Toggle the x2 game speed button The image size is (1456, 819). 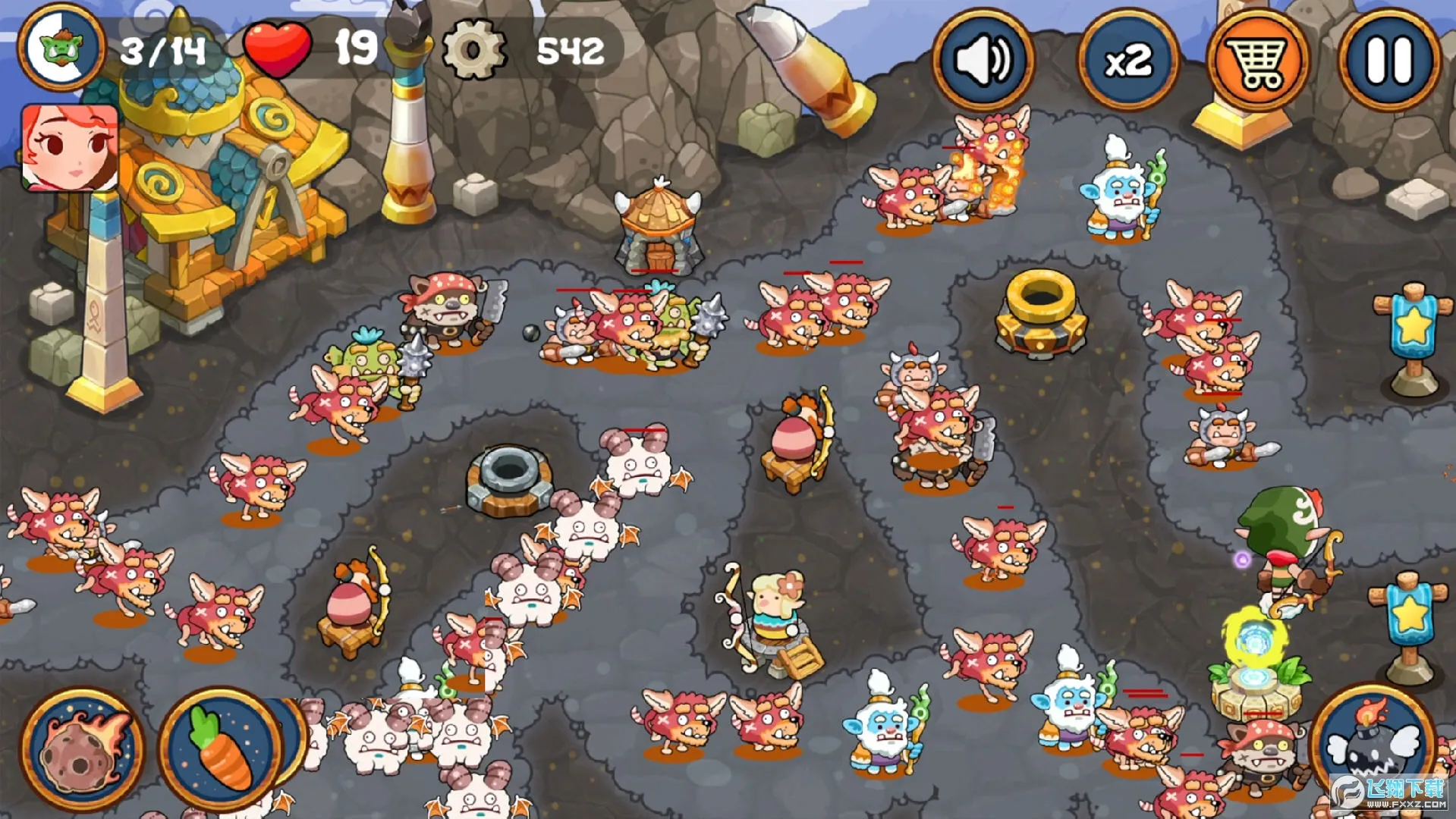click(1128, 60)
